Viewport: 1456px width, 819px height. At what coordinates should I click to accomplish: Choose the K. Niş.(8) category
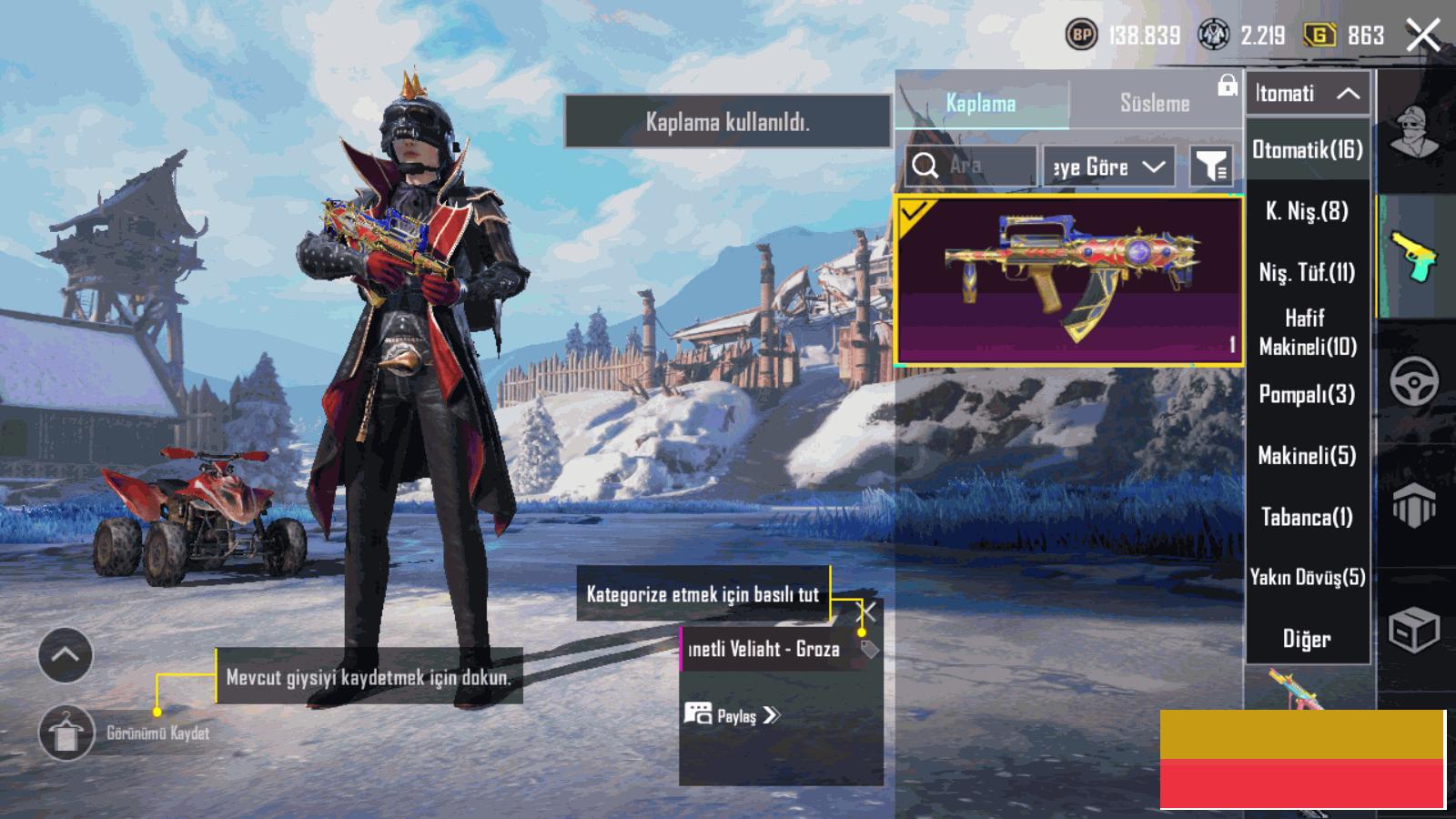[x=1308, y=211]
